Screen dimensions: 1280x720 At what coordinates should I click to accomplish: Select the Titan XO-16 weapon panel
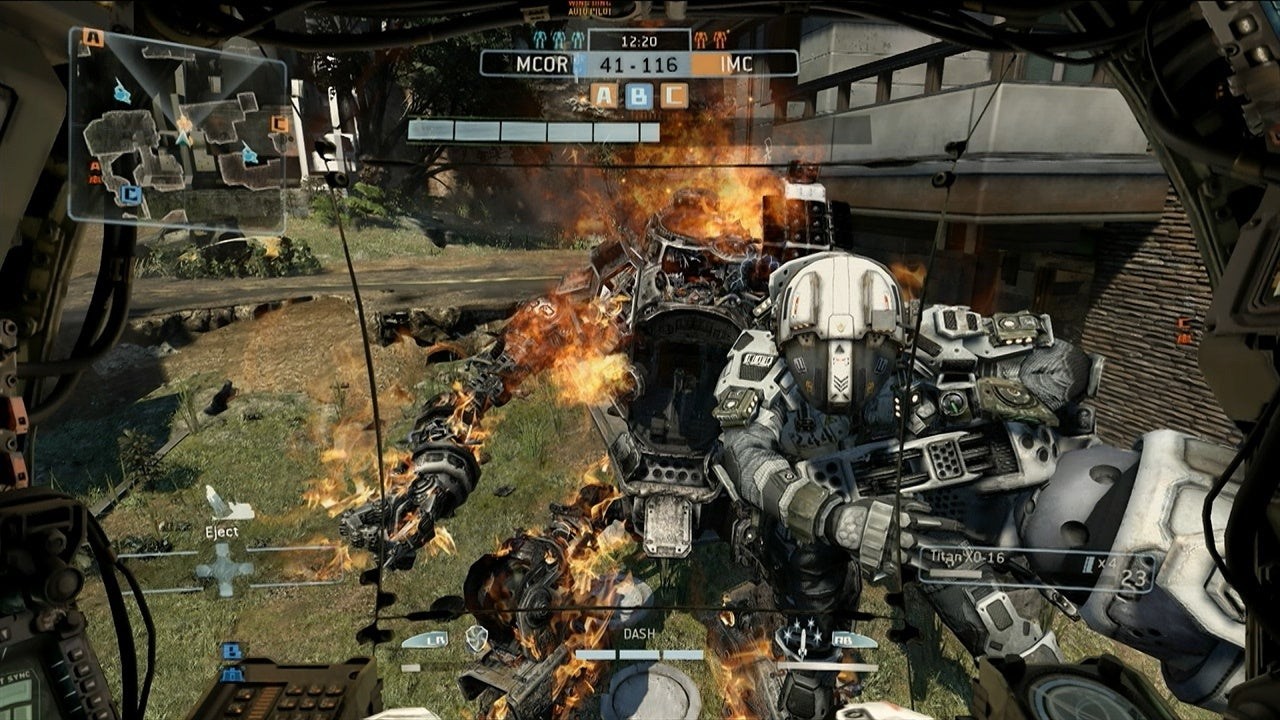tap(1036, 569)
